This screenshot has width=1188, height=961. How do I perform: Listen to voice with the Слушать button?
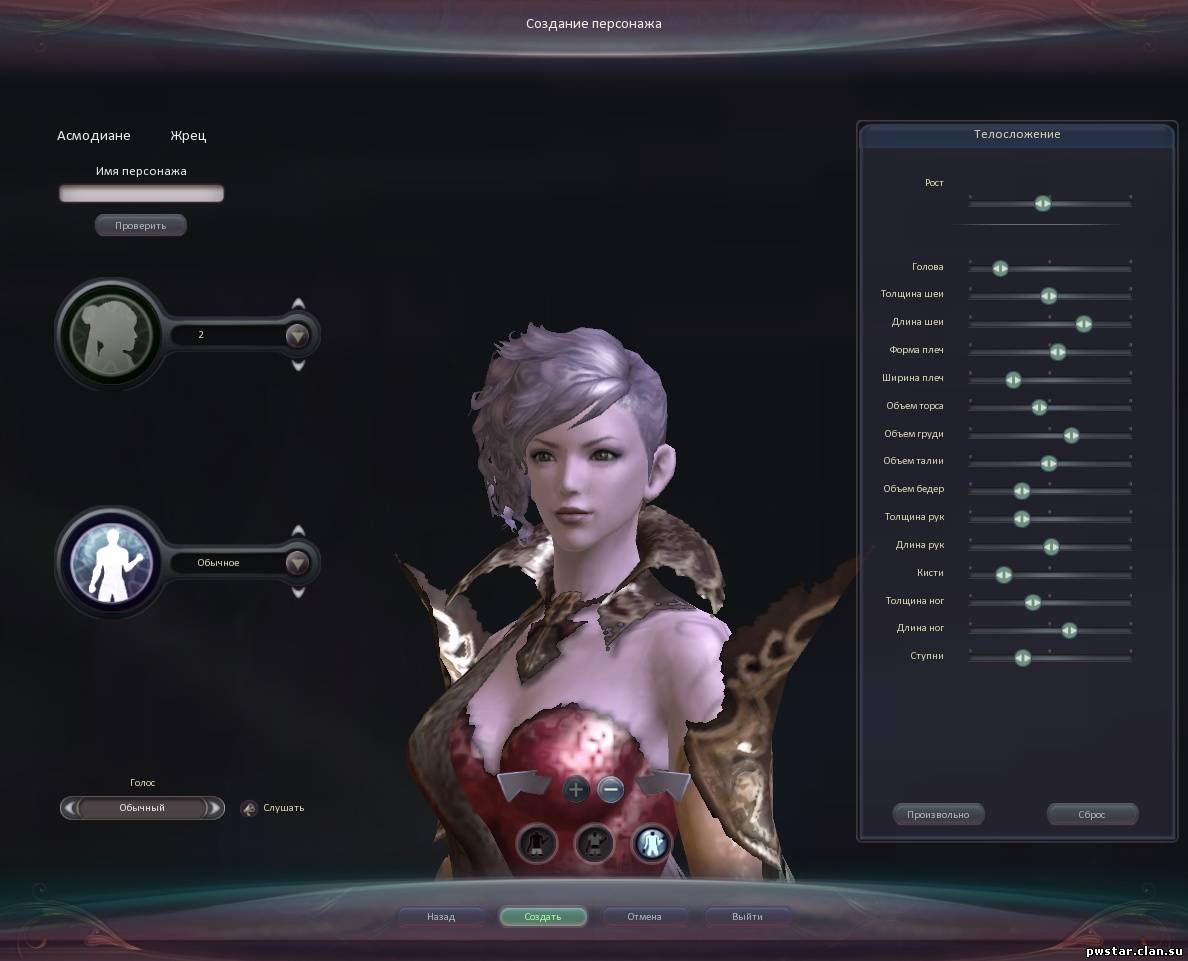point(250,808)
